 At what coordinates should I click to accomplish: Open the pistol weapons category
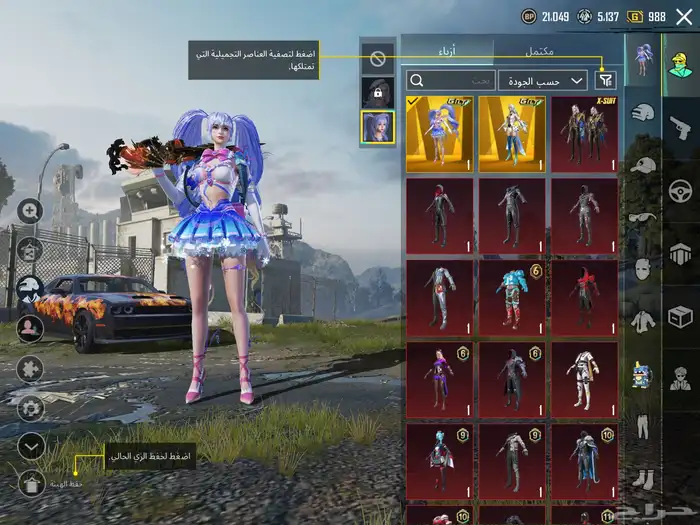tap(680, 127)
